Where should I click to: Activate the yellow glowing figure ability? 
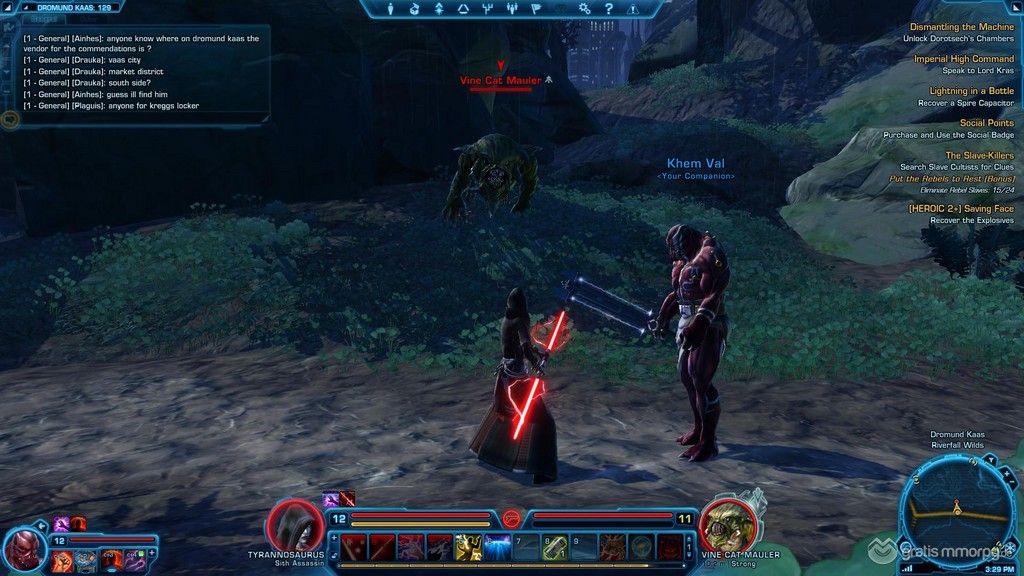point(469,547)
